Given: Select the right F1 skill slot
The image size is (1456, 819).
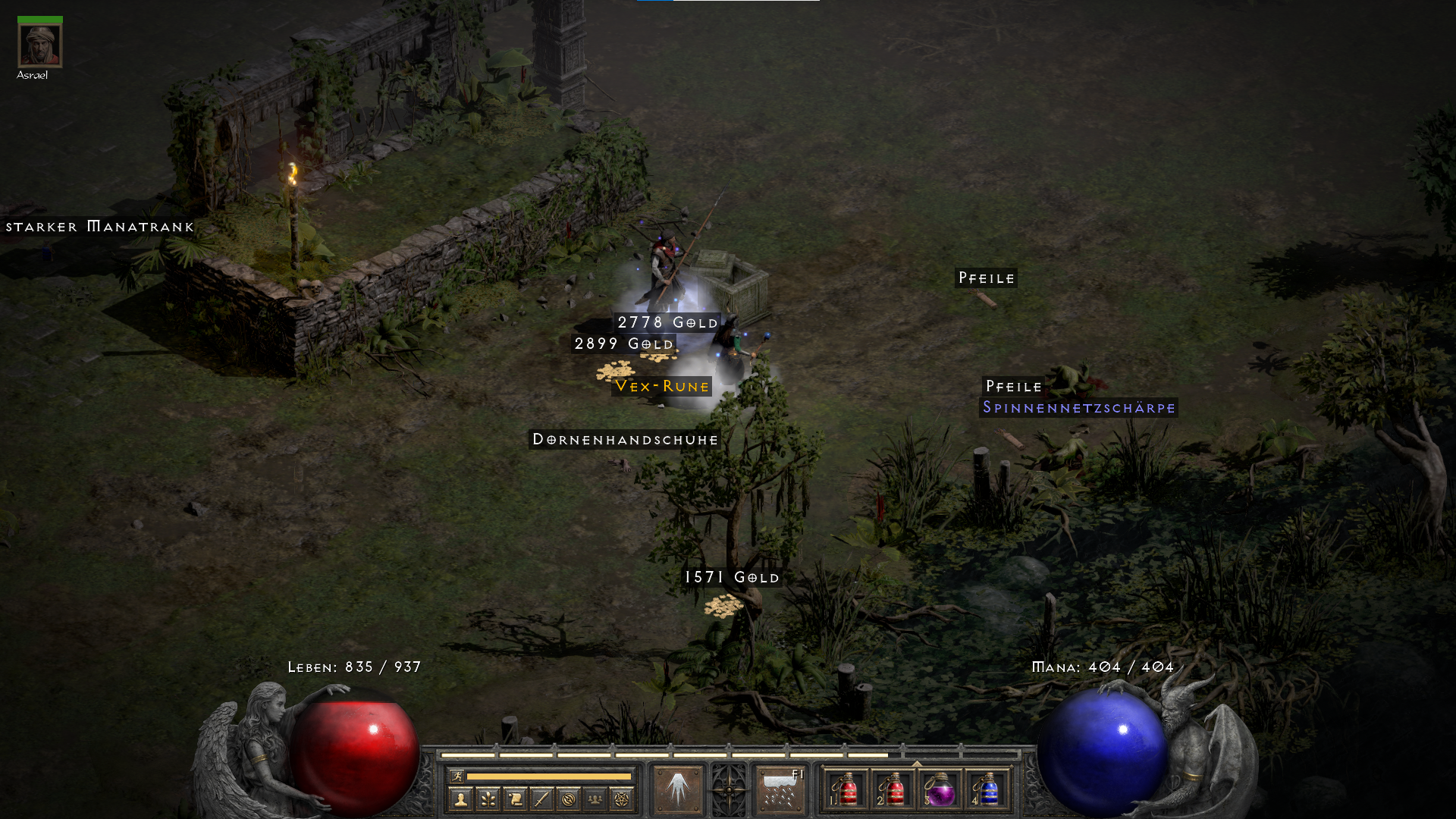Looking at the screenshot, I should point(779,789).
